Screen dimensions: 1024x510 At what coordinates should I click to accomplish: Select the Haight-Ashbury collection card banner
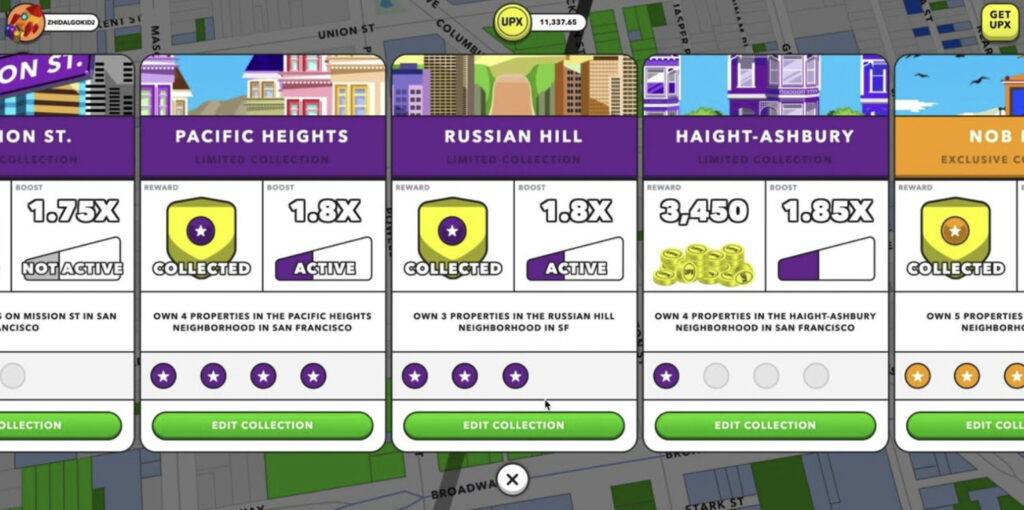(x=765, y=136)
